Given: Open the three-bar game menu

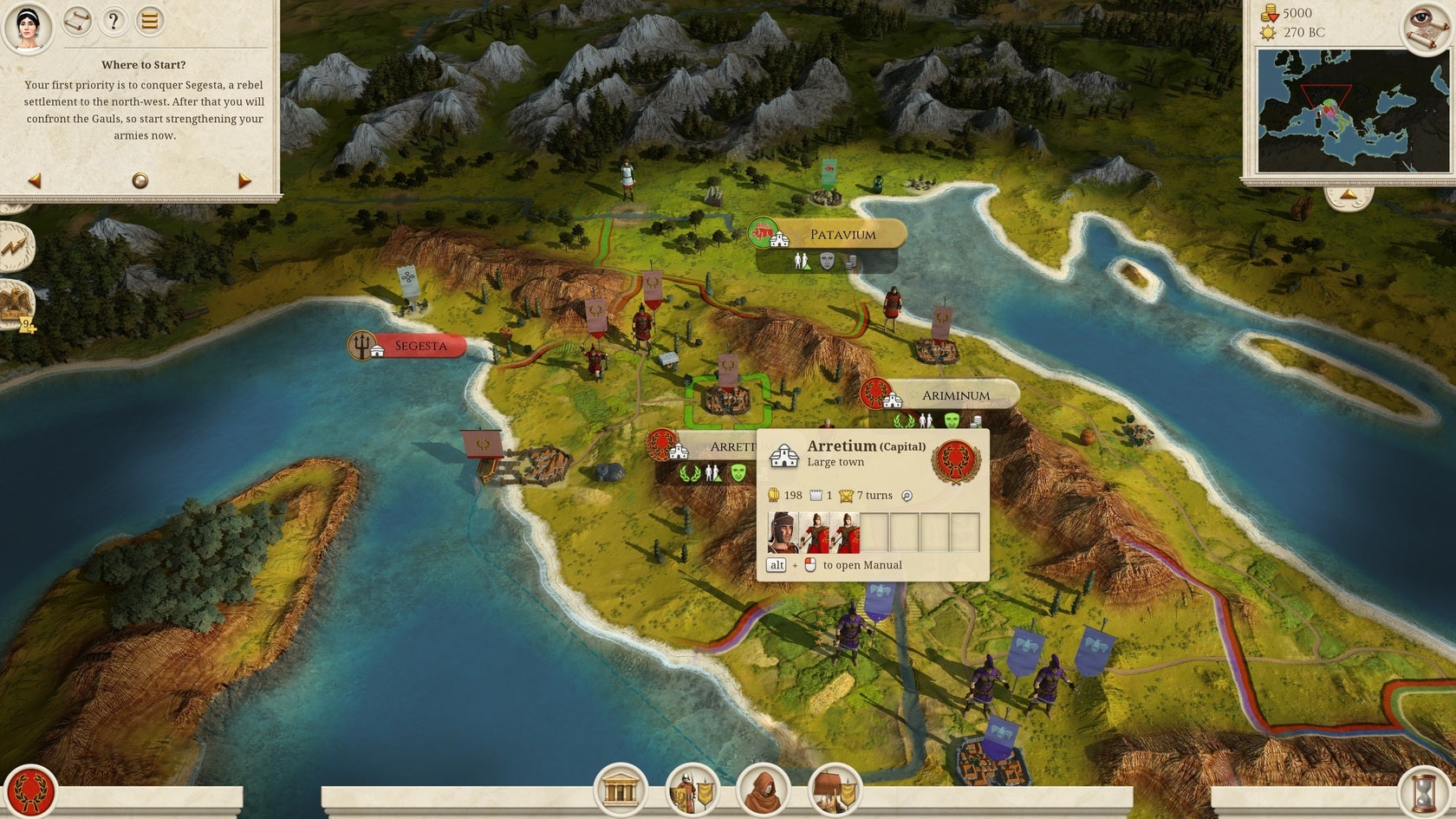Looking at the screenshot, I should [149, 21].
